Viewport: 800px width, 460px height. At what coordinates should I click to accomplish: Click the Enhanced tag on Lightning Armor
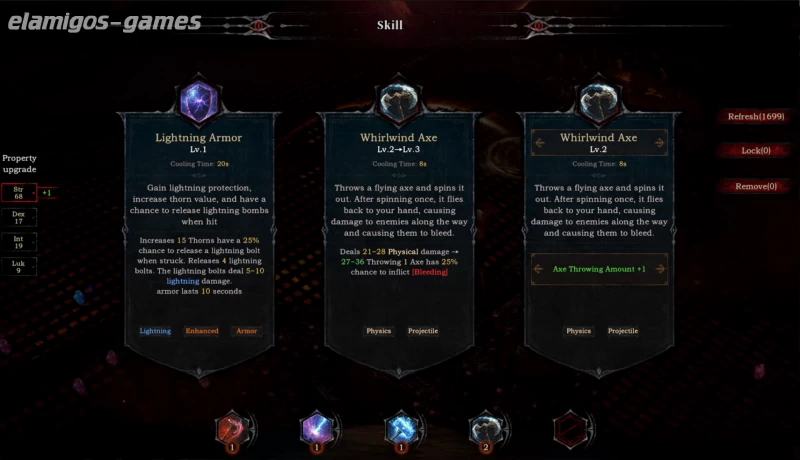pos(201,331)
